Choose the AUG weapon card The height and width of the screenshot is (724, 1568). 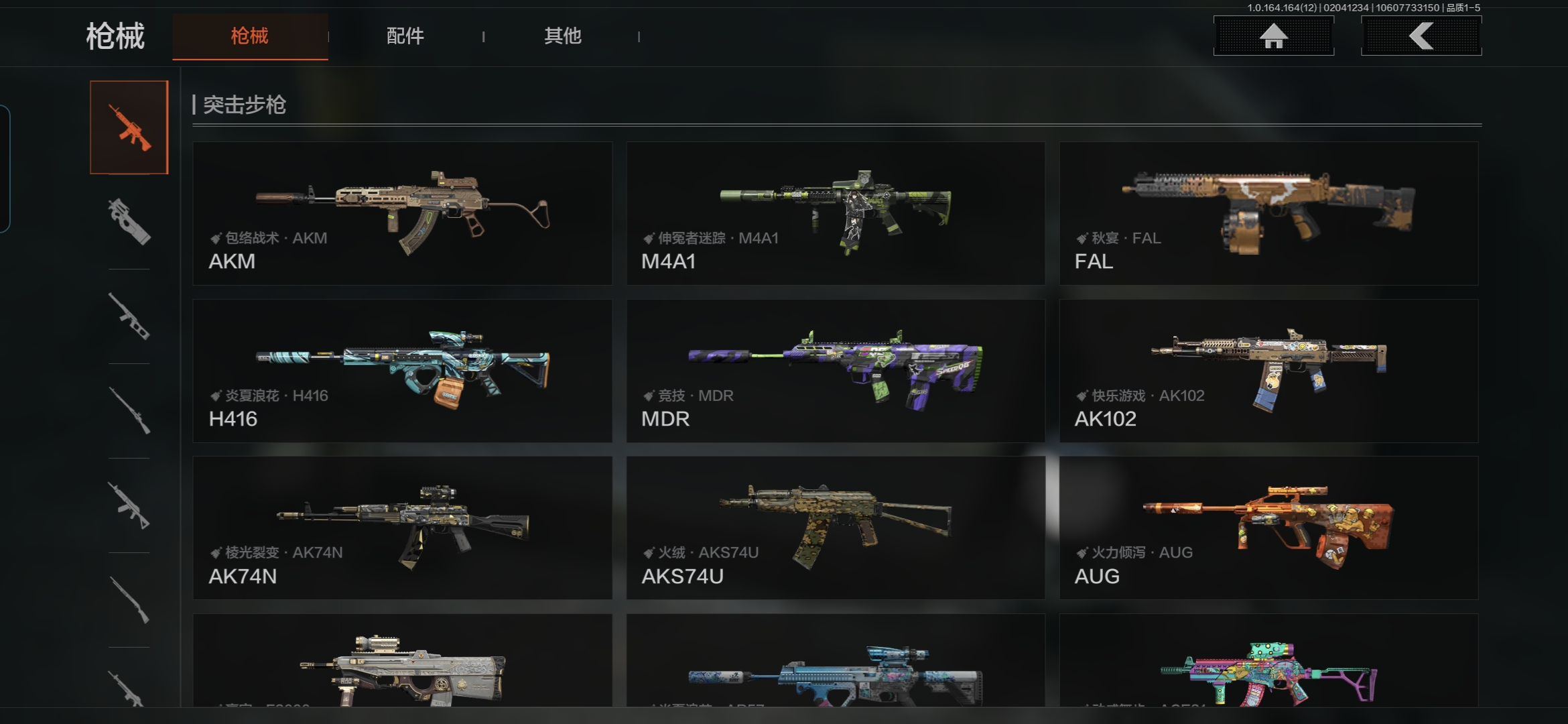pos(1268,528)
